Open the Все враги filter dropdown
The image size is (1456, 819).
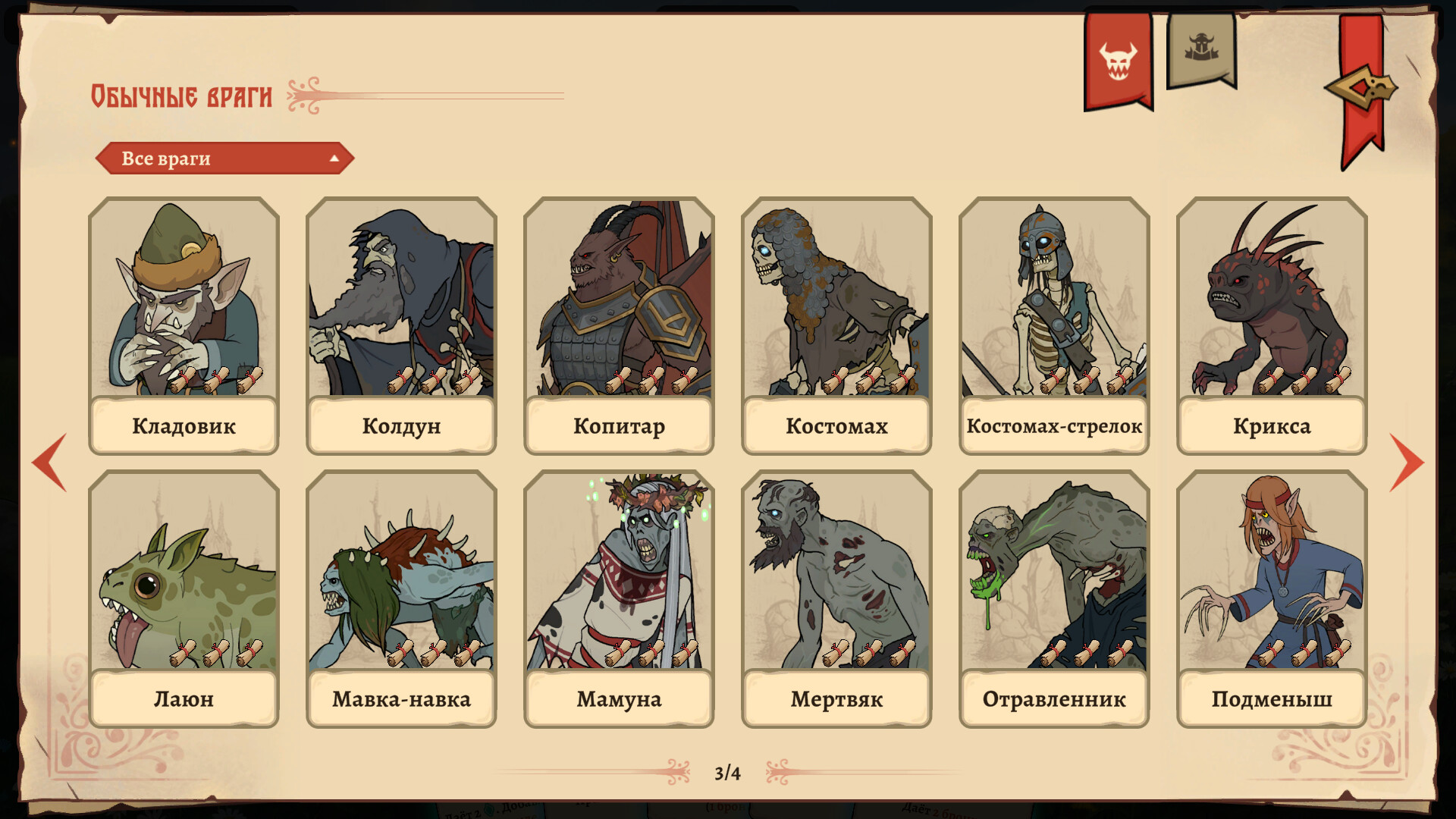pos(224,159)
